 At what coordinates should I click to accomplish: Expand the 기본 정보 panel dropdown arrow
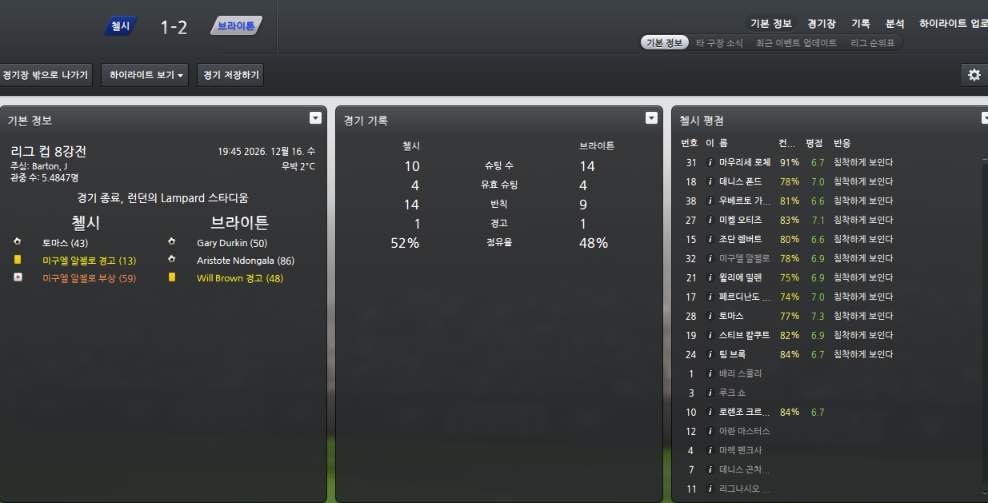point(316,118)
